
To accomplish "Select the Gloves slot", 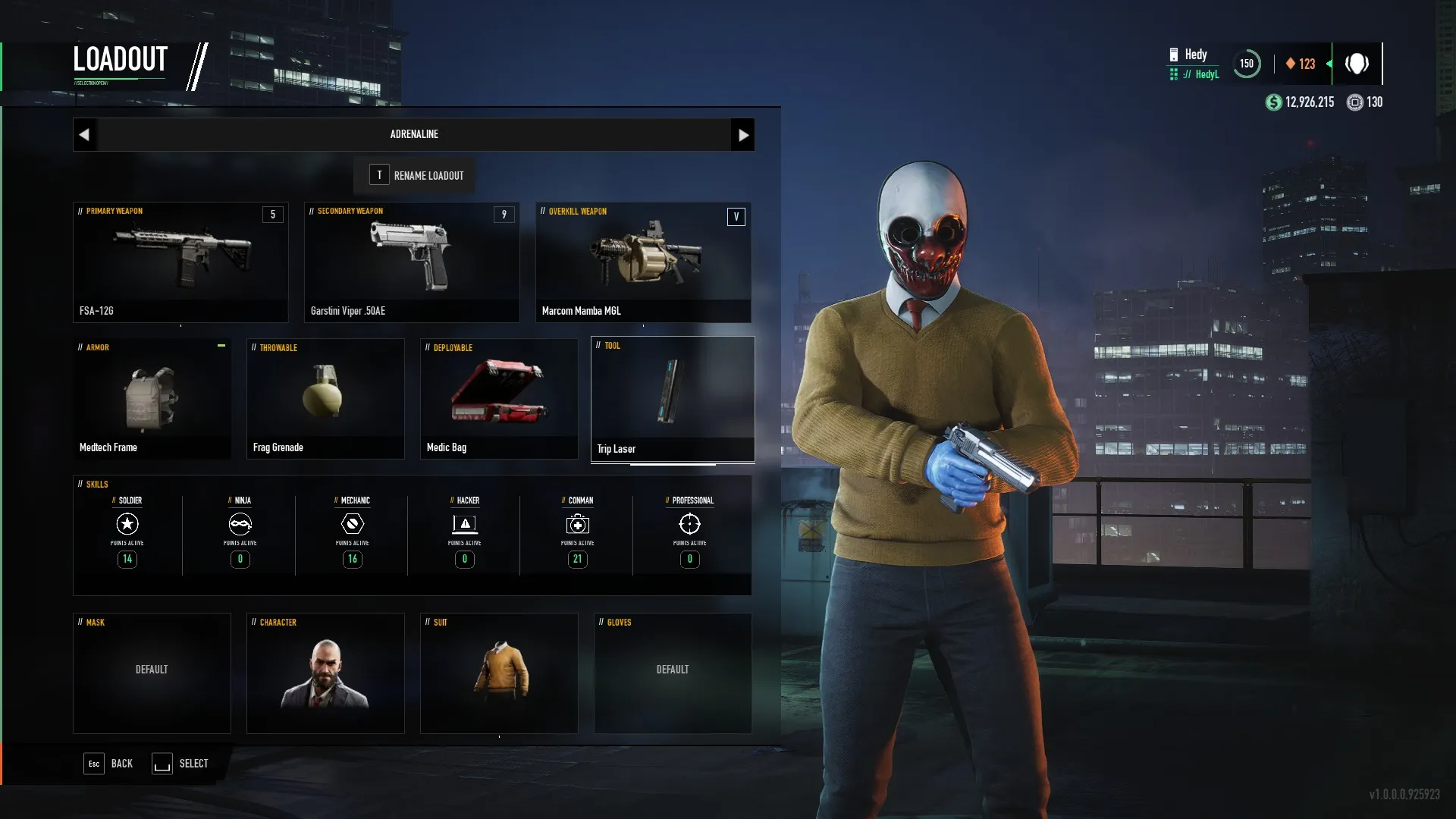I will 673,673.
